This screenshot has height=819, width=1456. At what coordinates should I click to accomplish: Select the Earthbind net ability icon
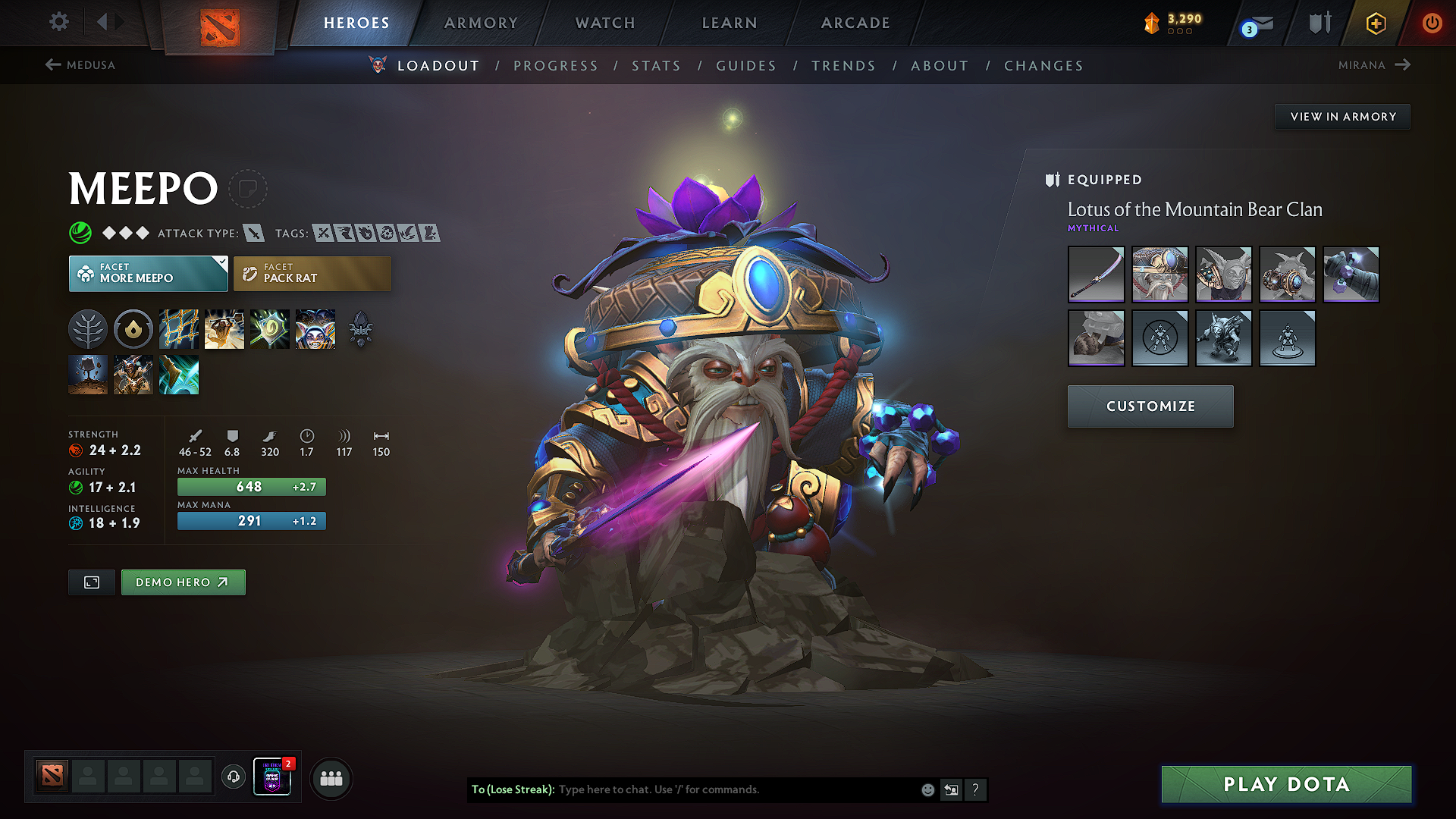pos(179,328)
